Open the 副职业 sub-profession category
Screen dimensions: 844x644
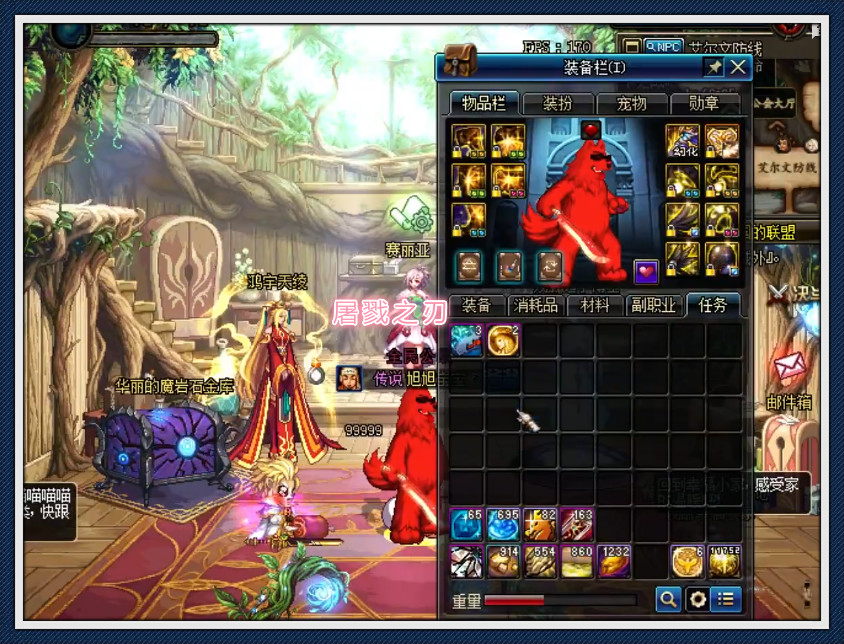654,306
